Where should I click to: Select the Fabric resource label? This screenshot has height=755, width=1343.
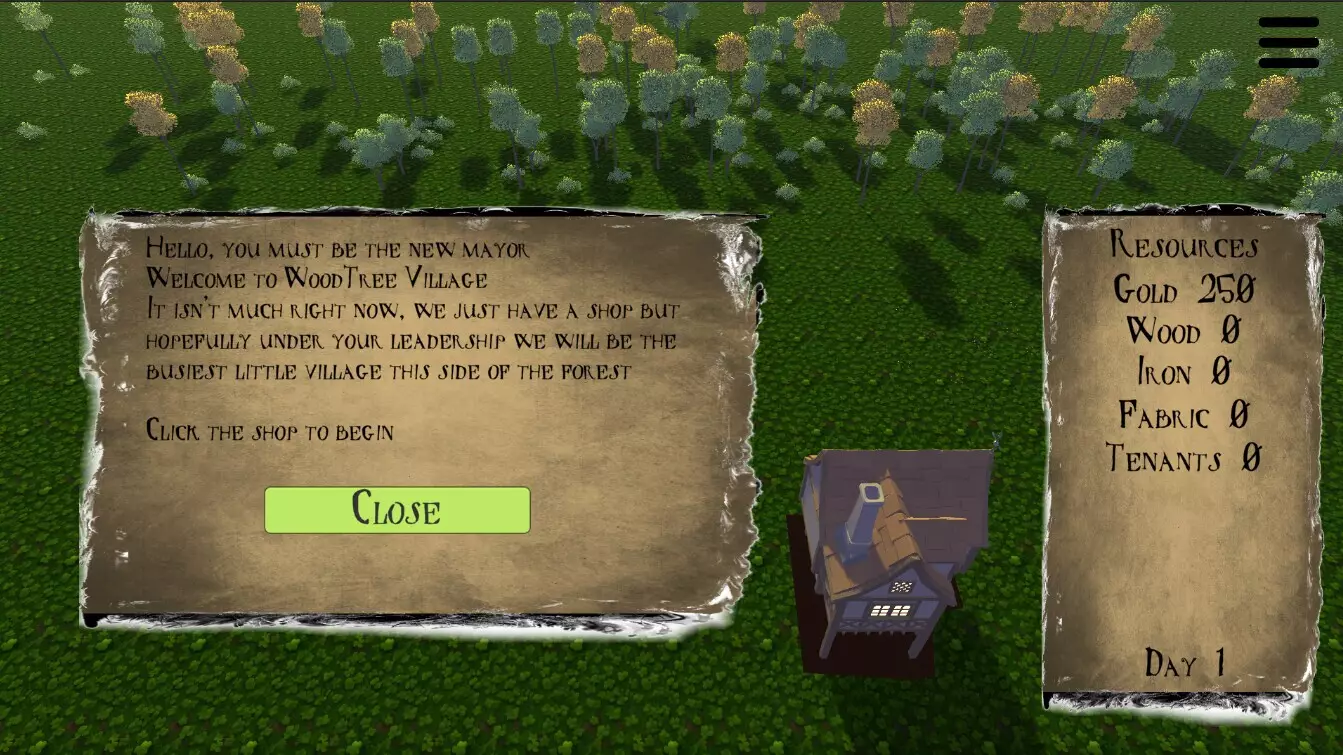[1186, 415]
